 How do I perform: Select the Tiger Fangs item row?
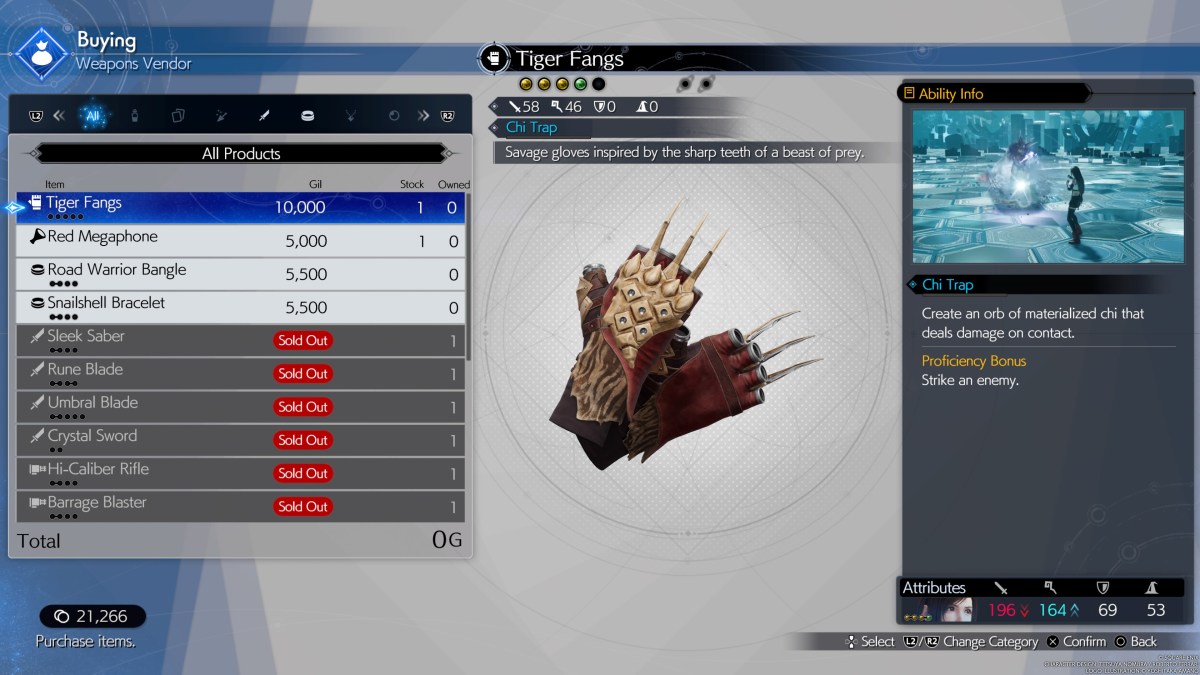click(x=240, y=208)
